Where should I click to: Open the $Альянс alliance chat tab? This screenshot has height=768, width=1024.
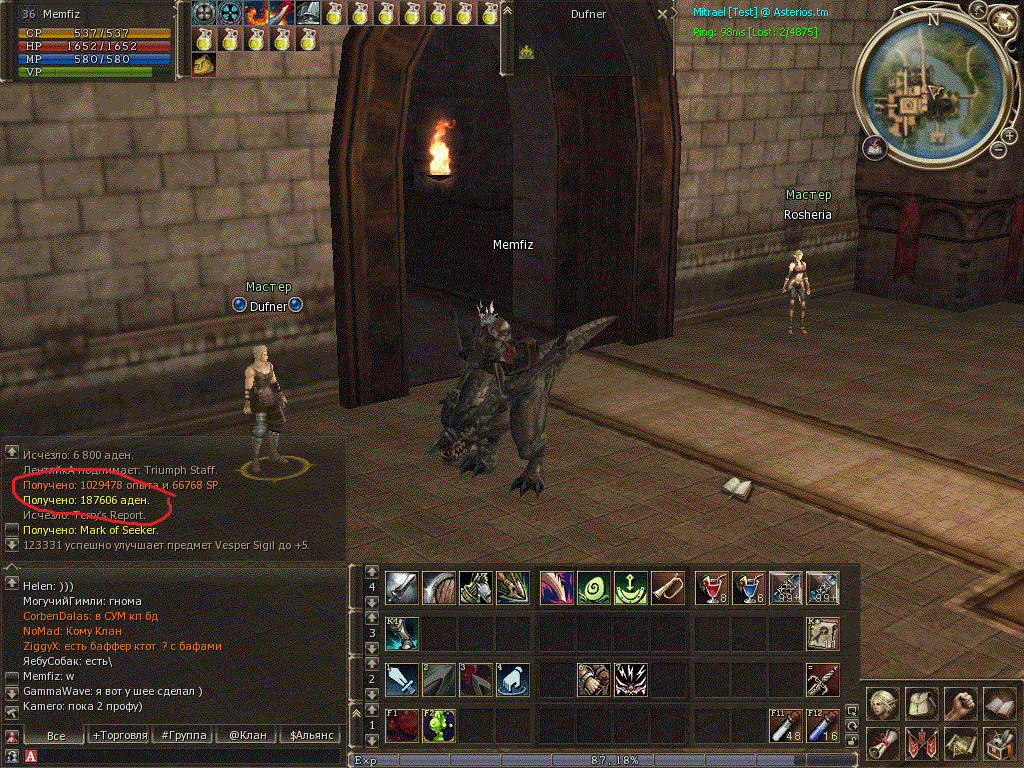tap(310, 735)
